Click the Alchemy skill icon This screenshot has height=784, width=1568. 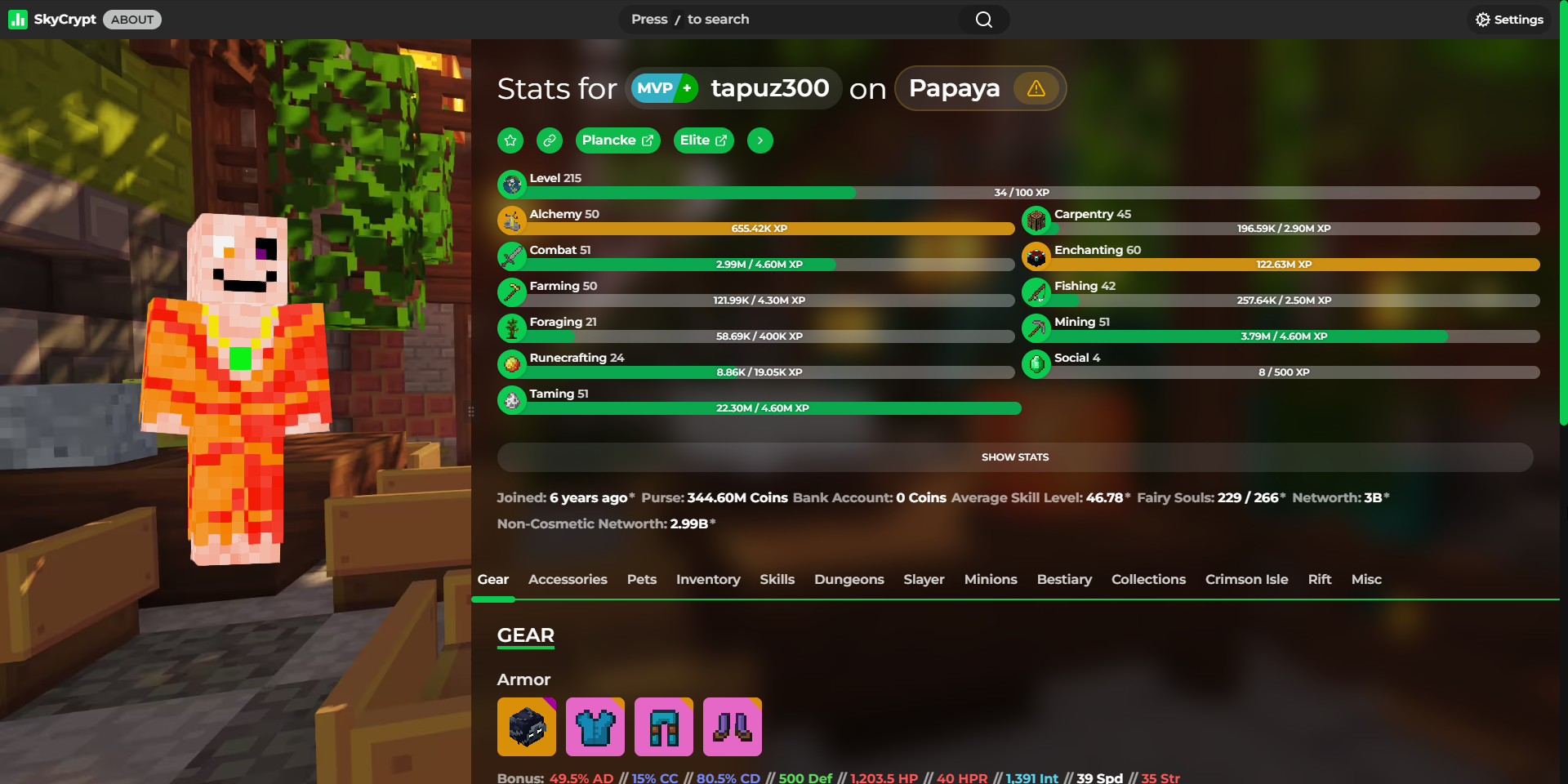coord(512,220)
